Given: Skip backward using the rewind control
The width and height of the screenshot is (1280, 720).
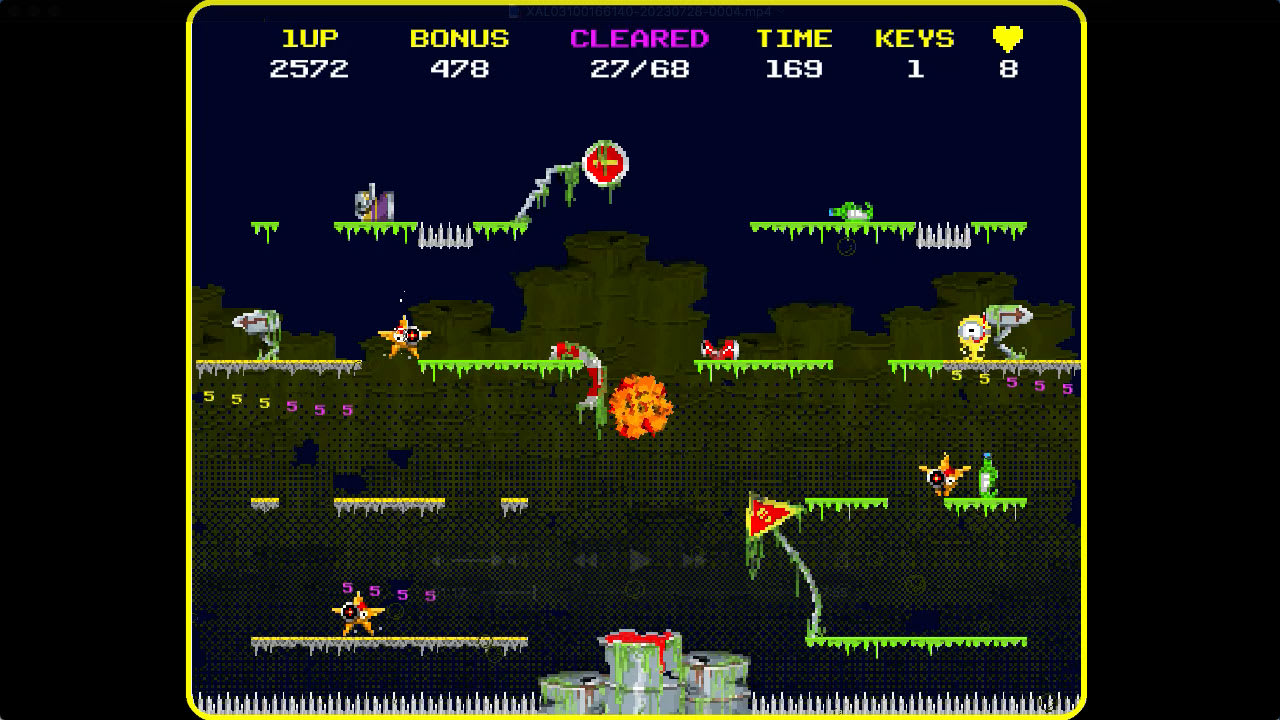Looking at the screenshot, I should (585, 560).
